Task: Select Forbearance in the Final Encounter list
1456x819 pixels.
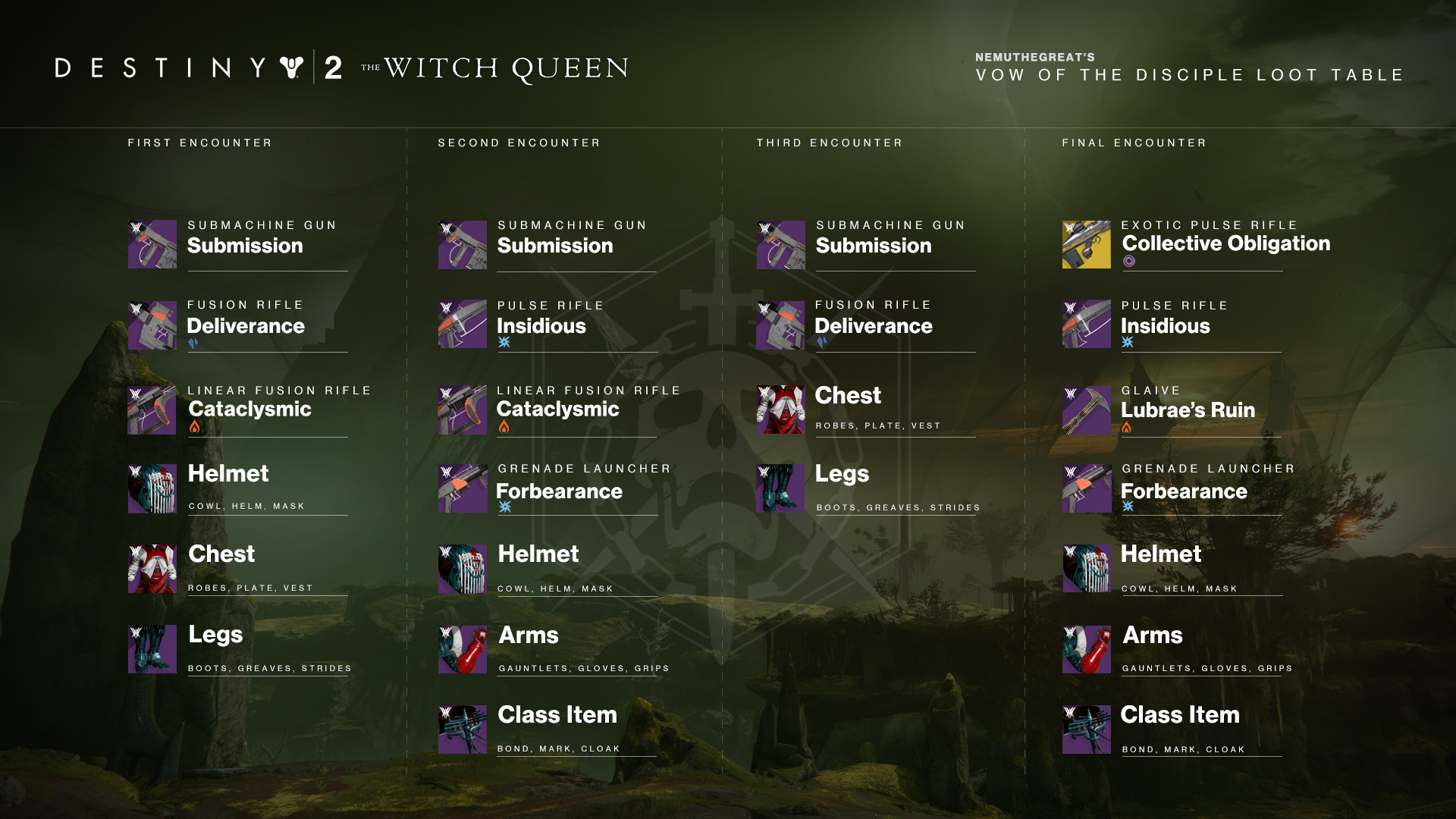Action: [x=1183, y=491]
